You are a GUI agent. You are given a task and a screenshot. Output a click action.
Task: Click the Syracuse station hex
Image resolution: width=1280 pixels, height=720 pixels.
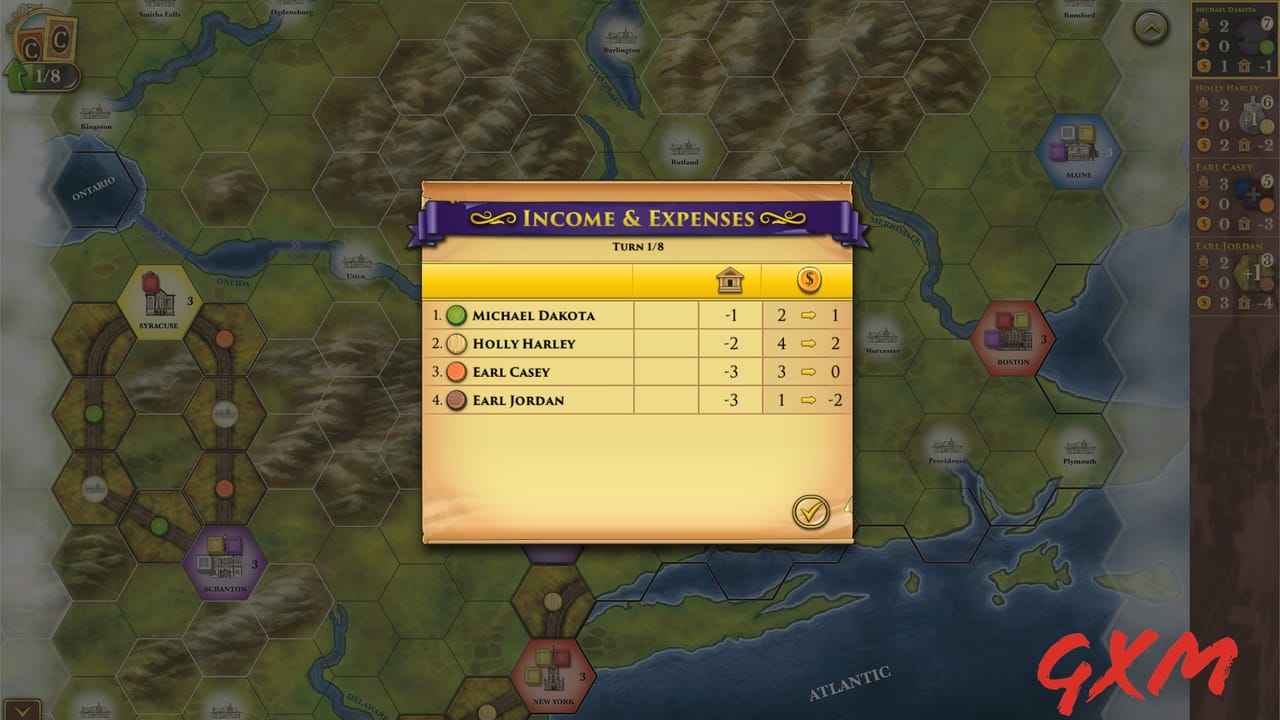pos(160,305)
